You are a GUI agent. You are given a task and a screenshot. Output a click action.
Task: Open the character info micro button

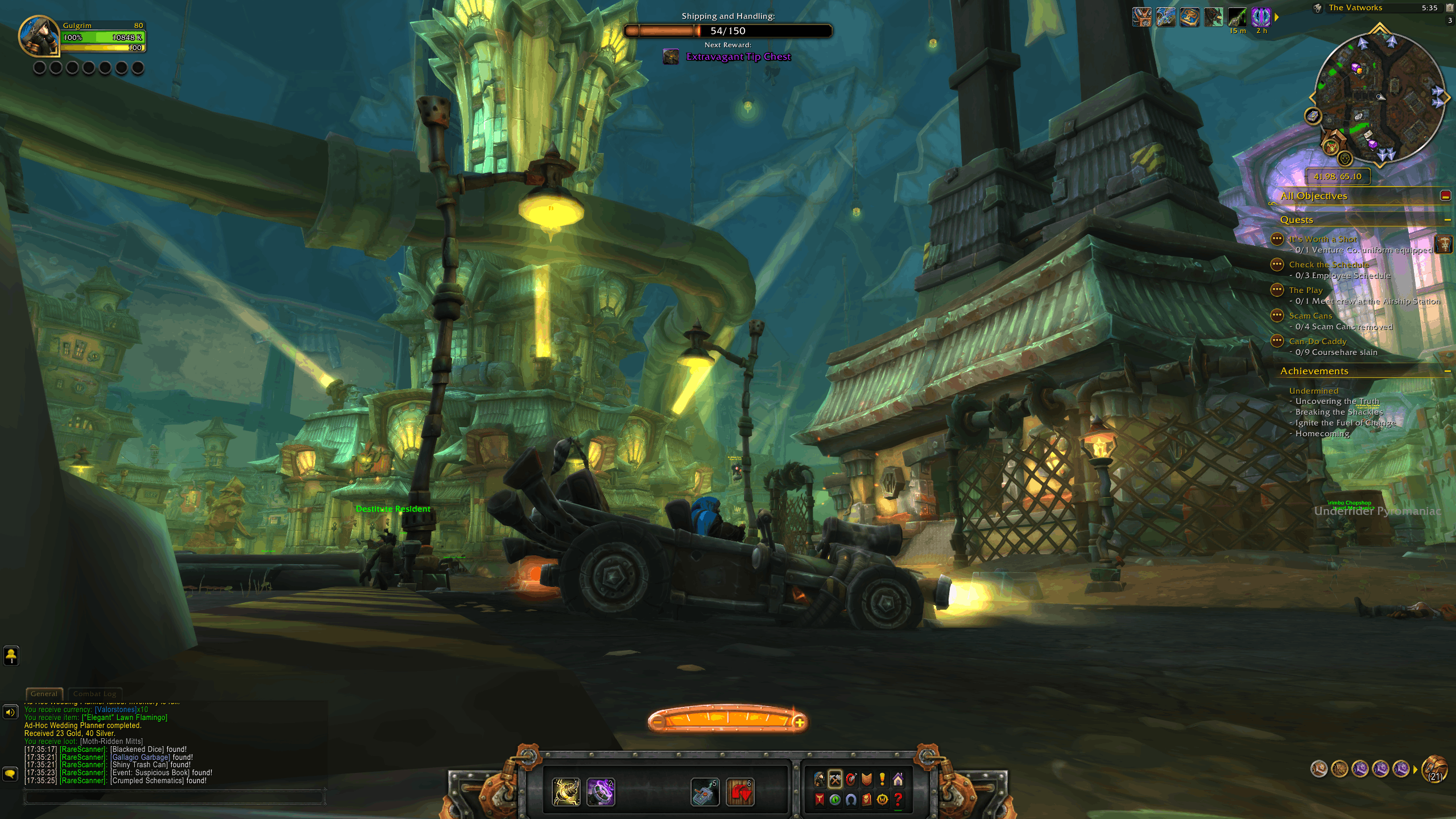(819, 779)
